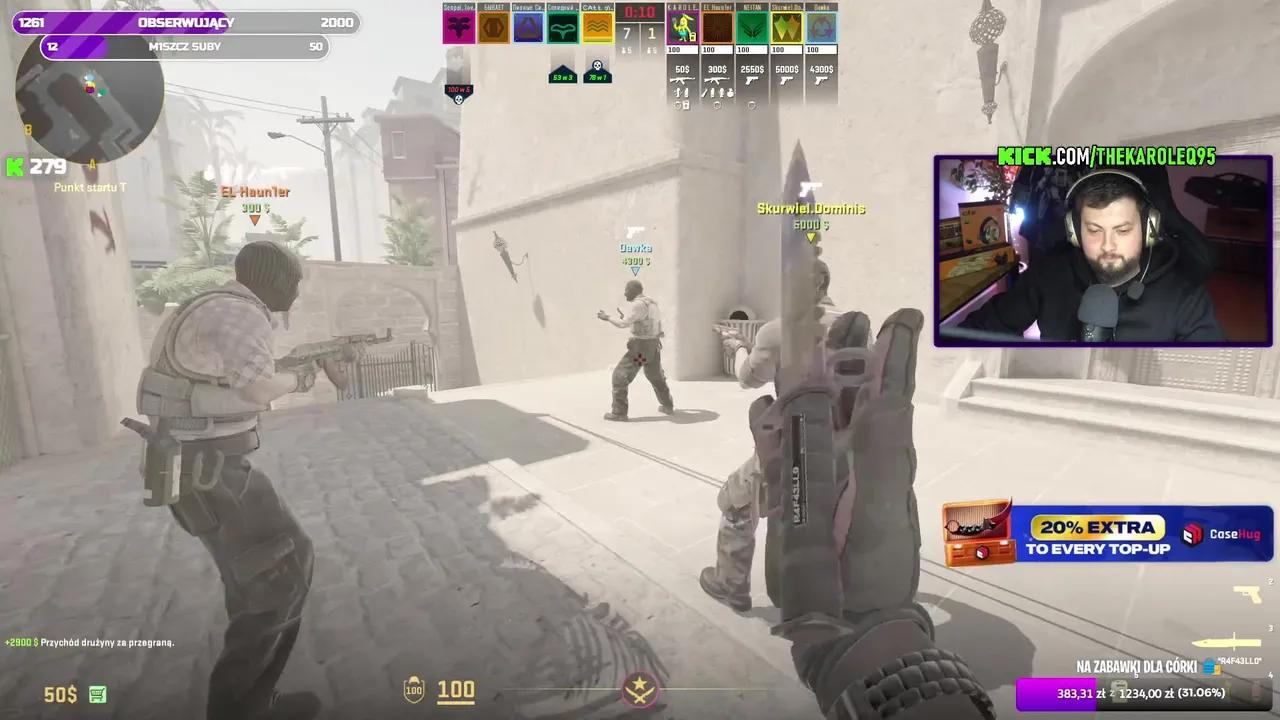
Task: Expand Dawka's 4300$ money panel
Action: (822, 70)
